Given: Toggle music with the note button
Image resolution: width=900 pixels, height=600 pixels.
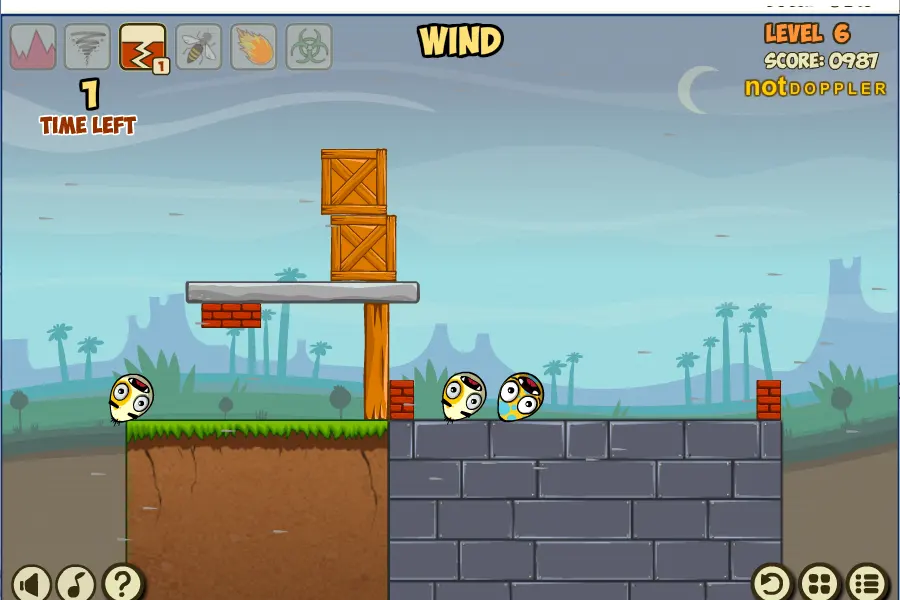Looking at the screenshot, I should (x=76, y=582).
